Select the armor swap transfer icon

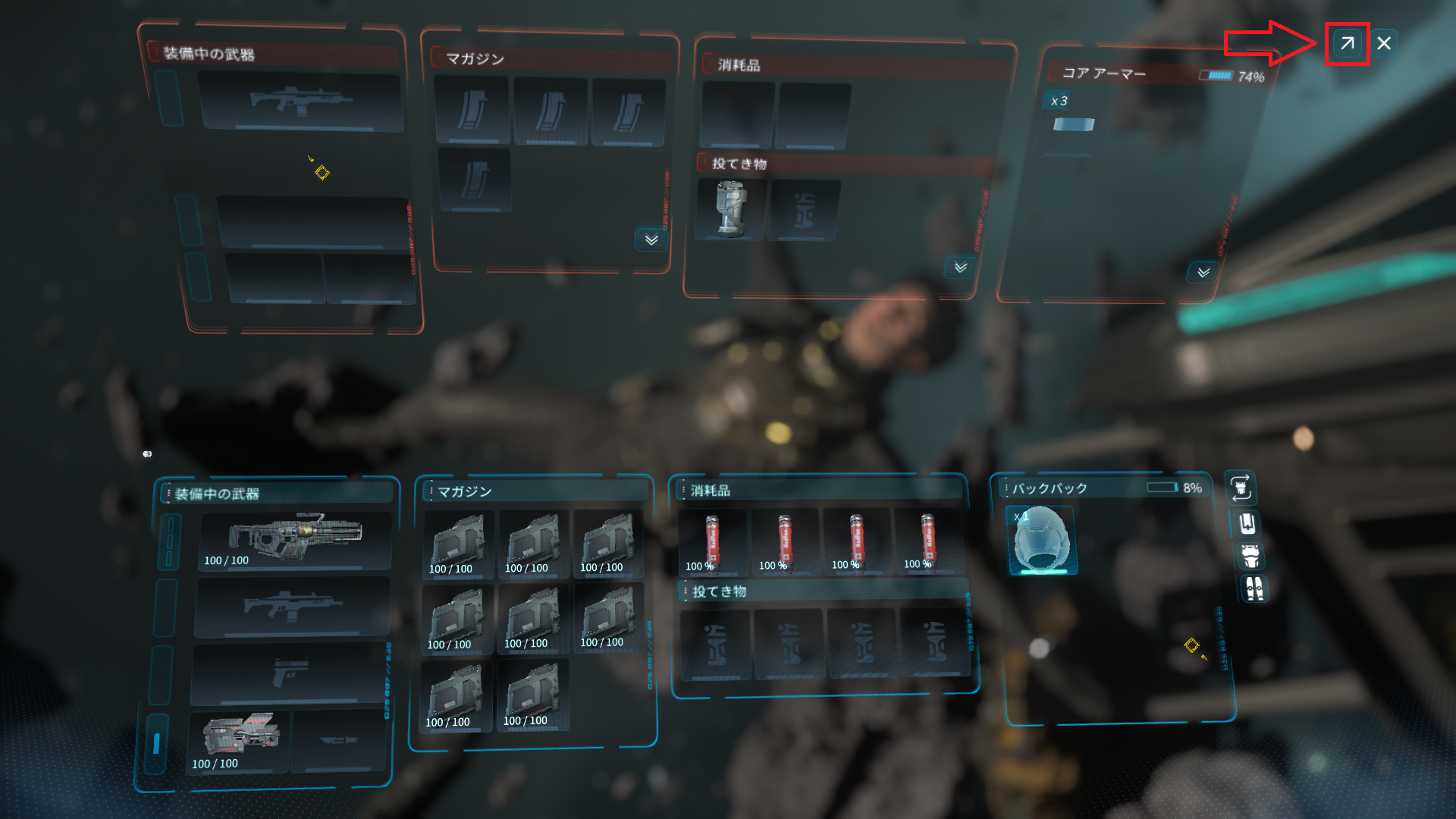pos(1241,489)
